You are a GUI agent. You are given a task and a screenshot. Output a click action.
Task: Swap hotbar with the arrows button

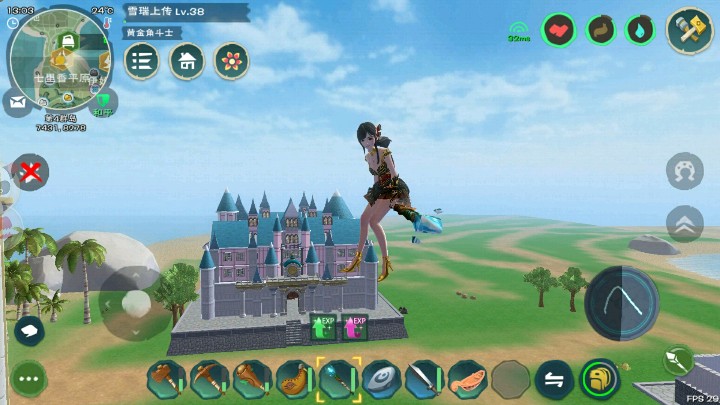554,379
